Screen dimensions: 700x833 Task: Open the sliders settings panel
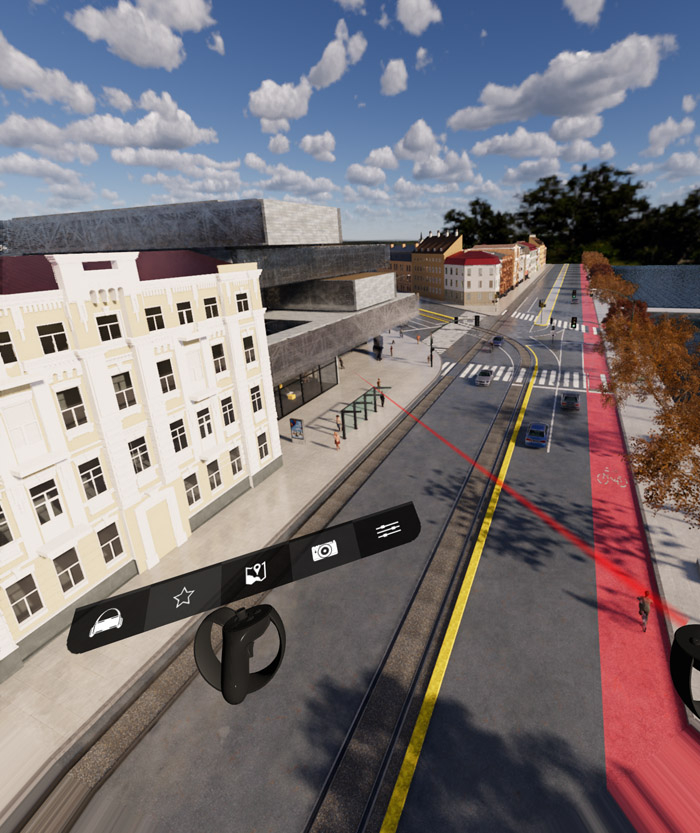pyautogui.click(x=388, y=528)
